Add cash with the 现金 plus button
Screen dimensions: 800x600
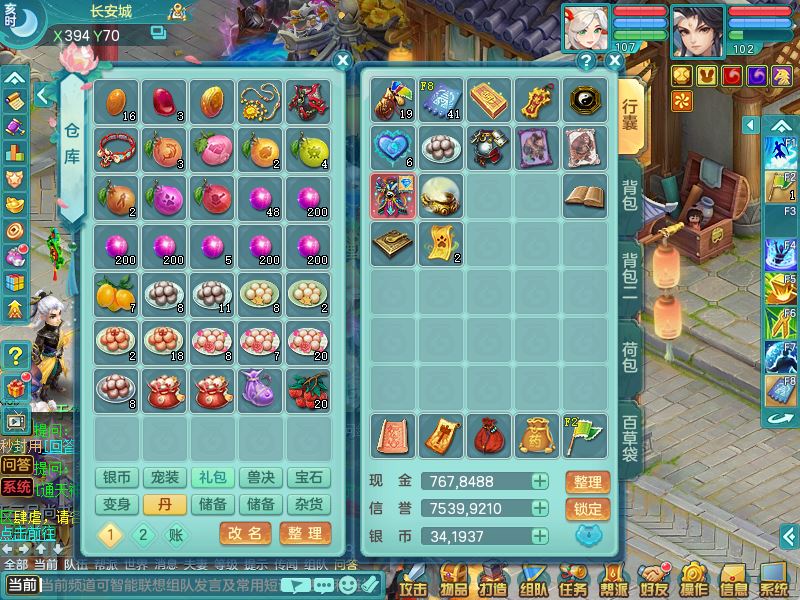(x=540, y=482)
